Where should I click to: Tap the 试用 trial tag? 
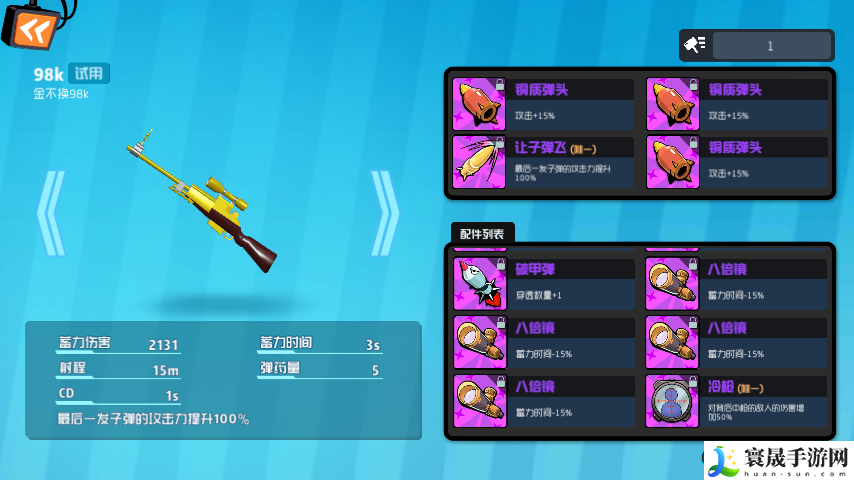(x=90, y=73)
